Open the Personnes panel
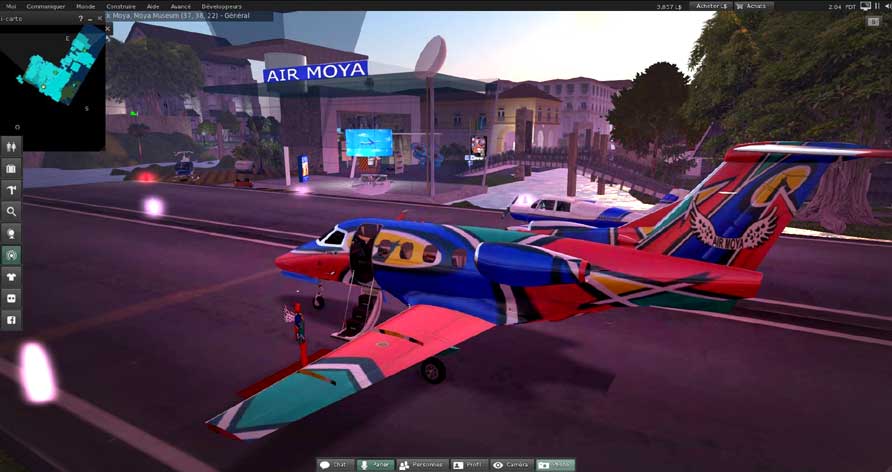Viewport: 892px width, 472px height. [422, 465]
